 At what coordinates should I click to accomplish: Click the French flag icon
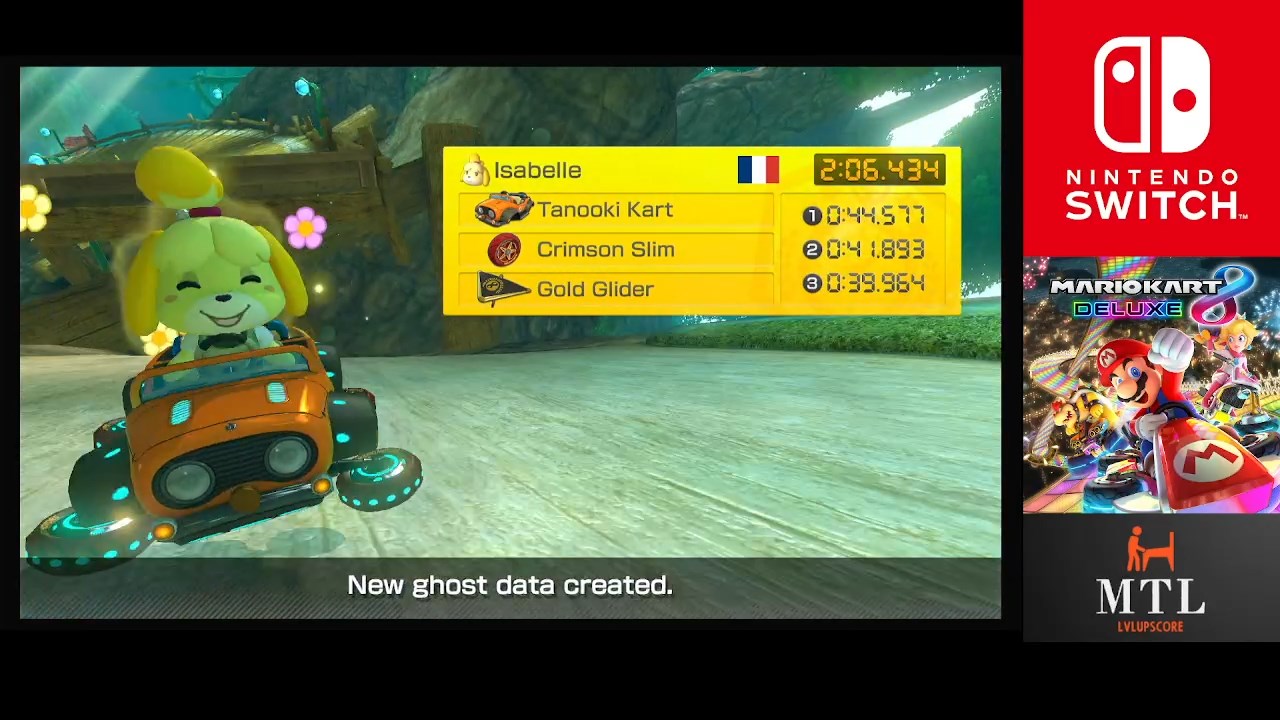pyautogui.click(x=758, y=170)
